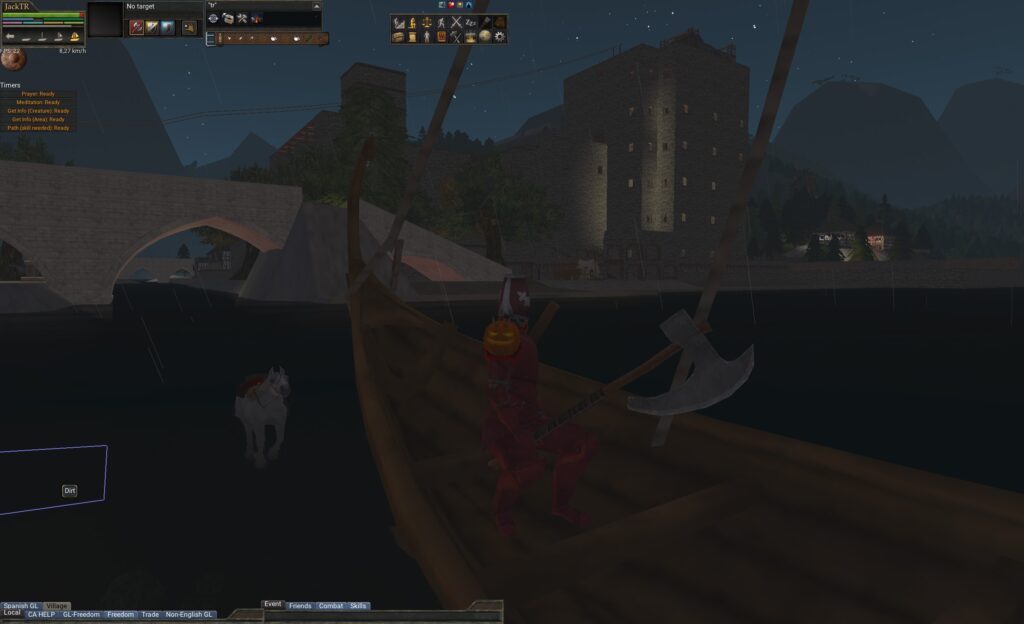Select the GL-Freedom chat tab
This screenshot has width=1024, height=624.
(81, 615)
